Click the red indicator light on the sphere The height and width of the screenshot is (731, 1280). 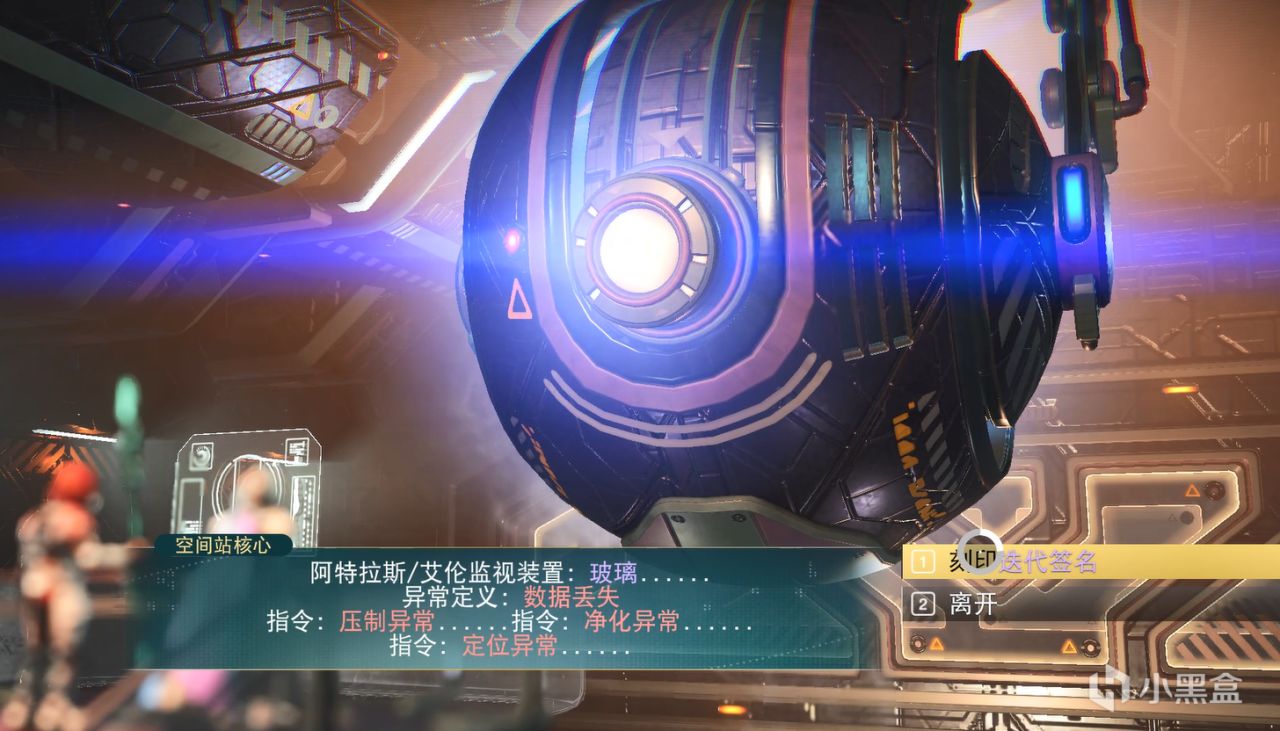point(513,239)
